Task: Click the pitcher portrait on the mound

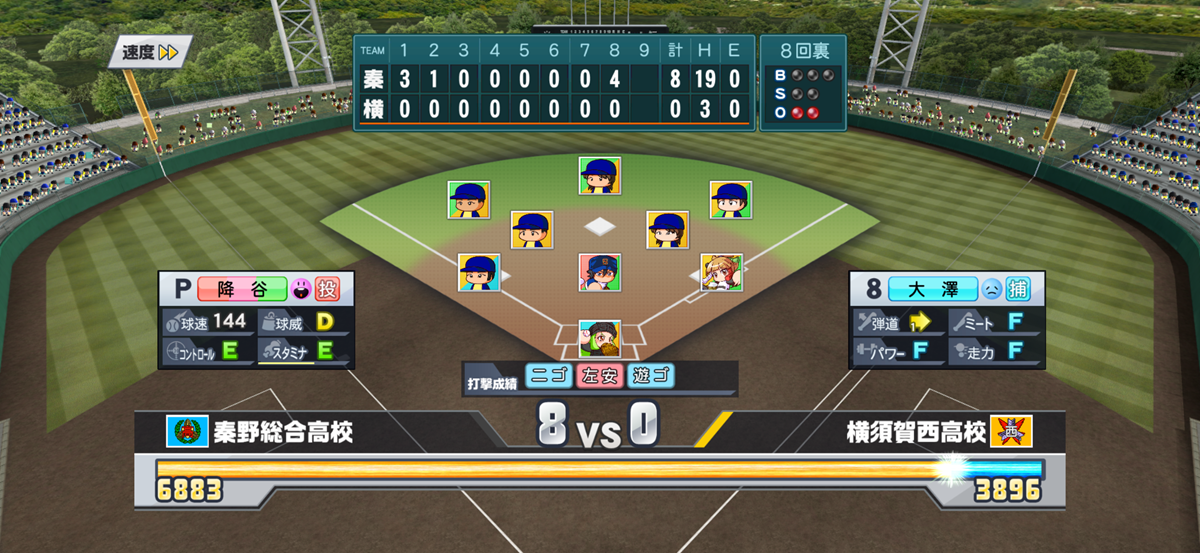Action: (599, 271)
